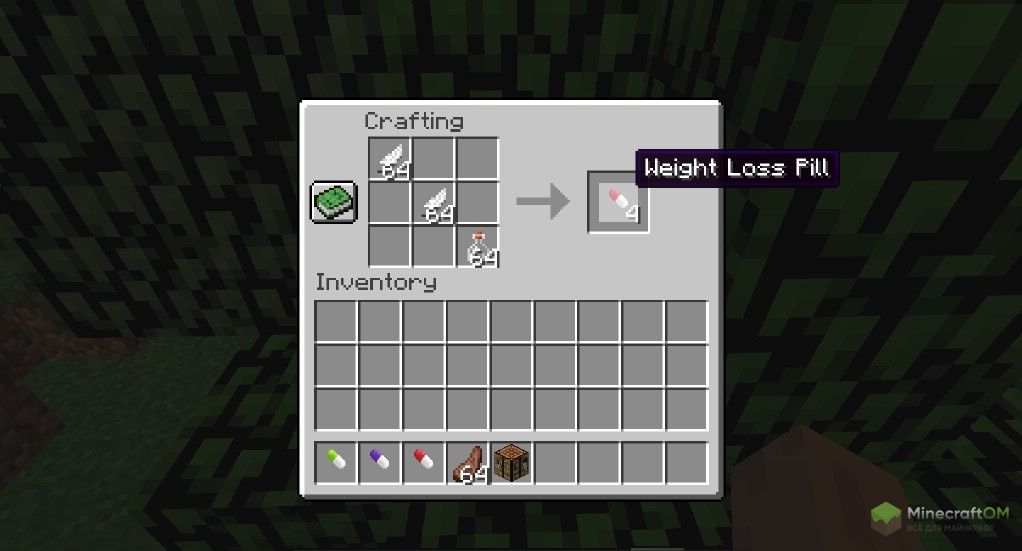
Task: Select the crafting table in hotbar
Action: click(x=511, y=463)
